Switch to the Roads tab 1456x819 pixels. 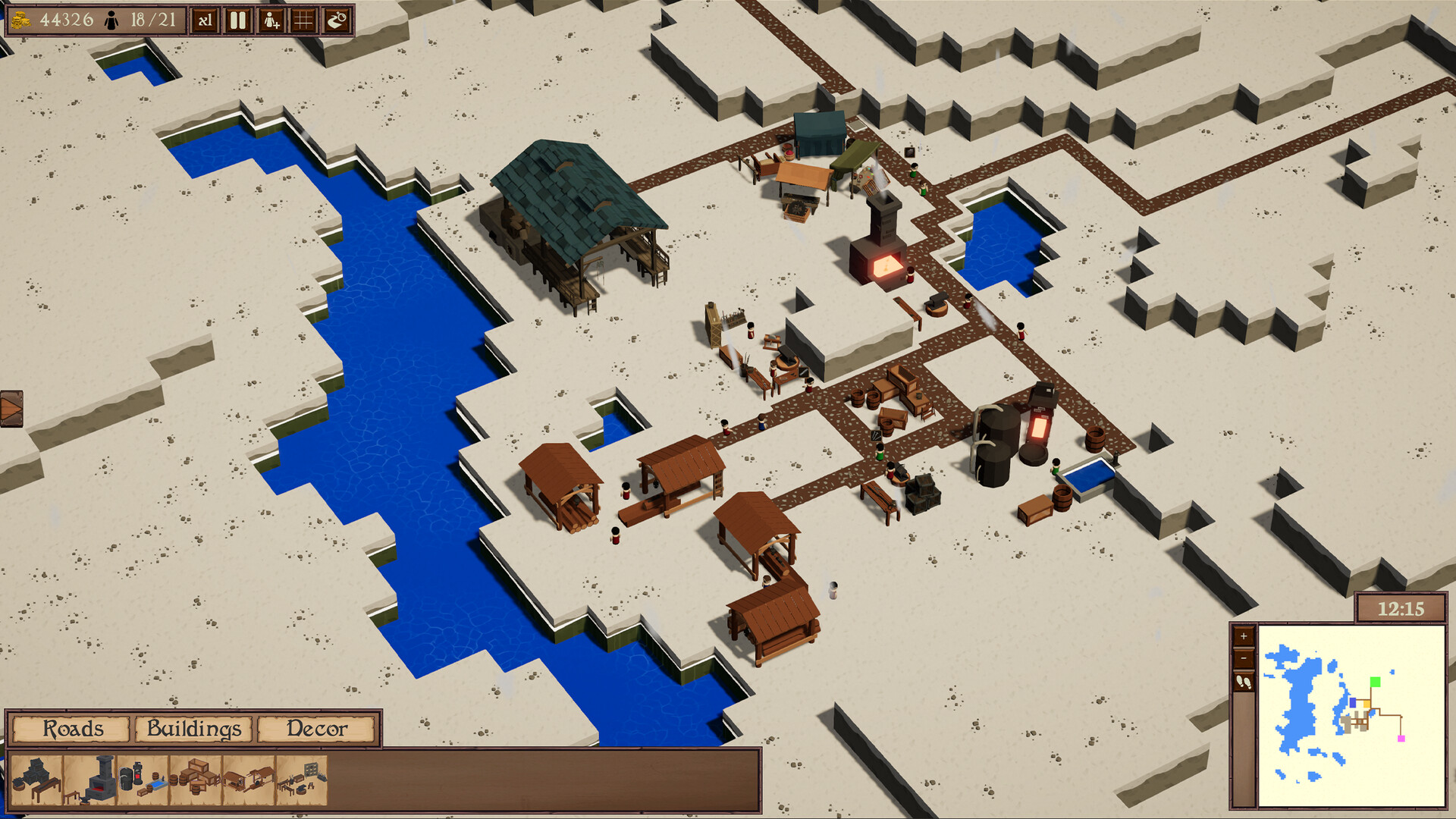(72, 729)
